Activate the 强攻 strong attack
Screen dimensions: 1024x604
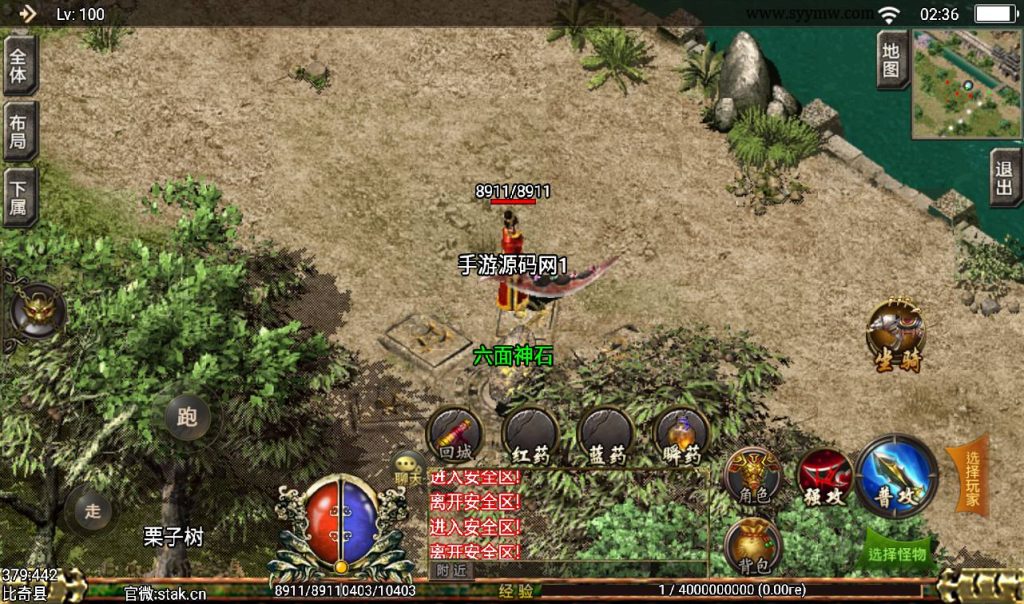click(x=824, y=475)
